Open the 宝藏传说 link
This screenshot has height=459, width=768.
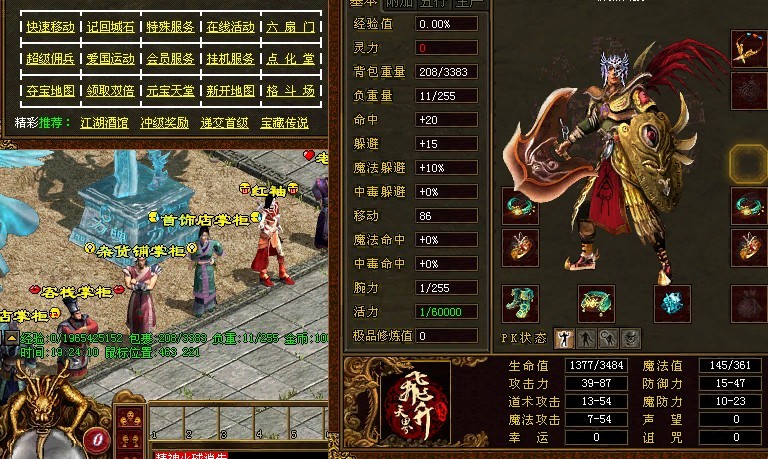pyautogui.click(x=285, y=124)
